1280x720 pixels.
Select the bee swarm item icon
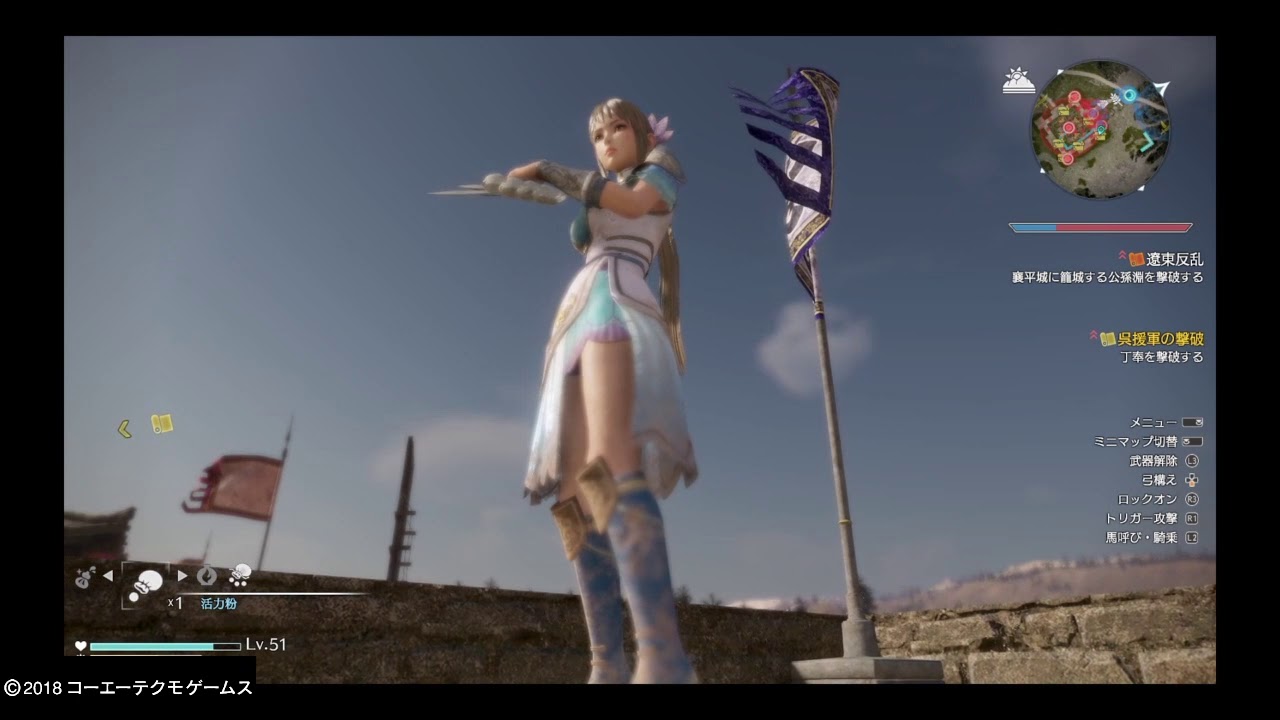click(238, 575)
